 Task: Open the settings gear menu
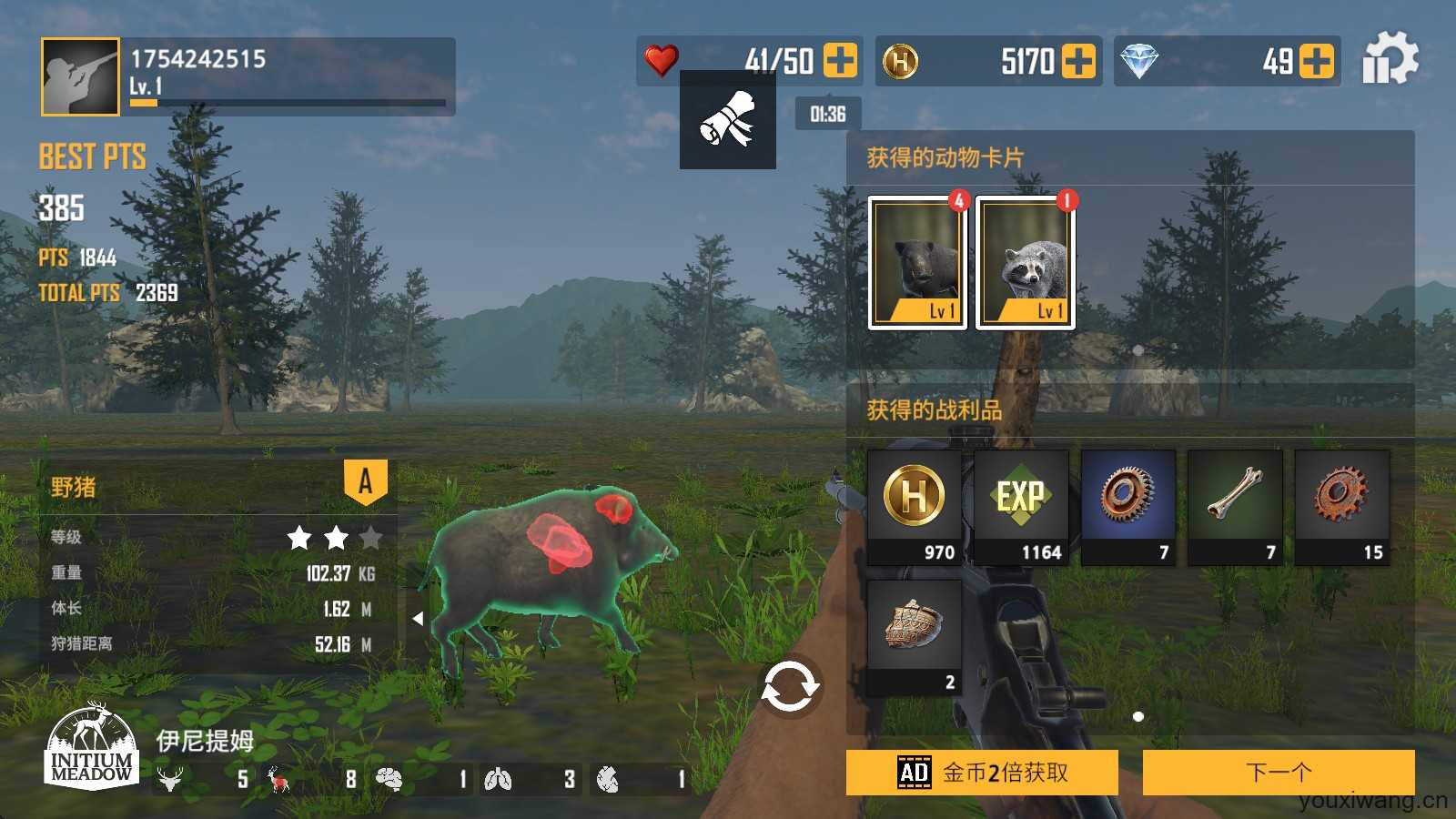click(1390, 60)
